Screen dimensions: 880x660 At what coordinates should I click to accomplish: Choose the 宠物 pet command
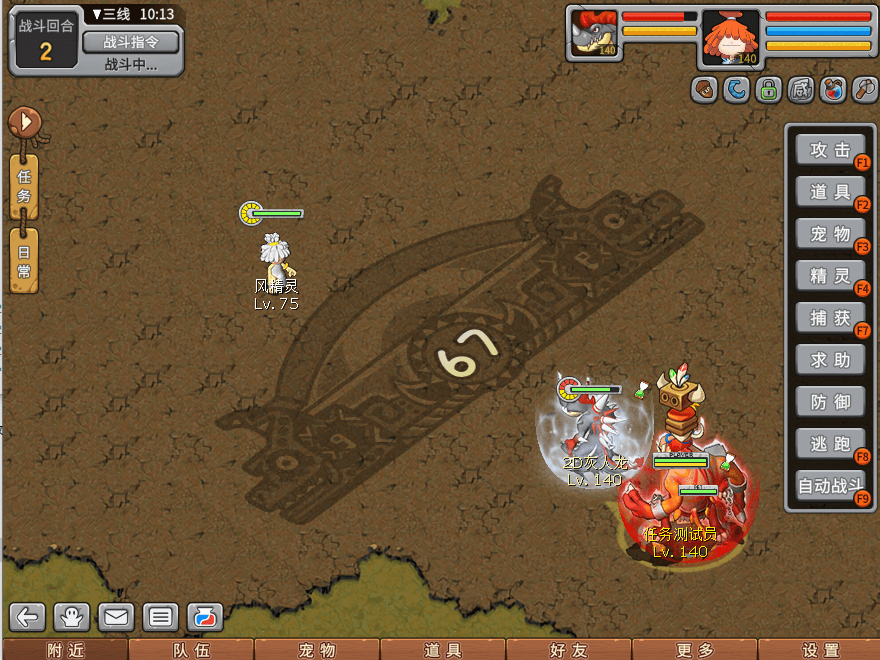tap(830, 233)
